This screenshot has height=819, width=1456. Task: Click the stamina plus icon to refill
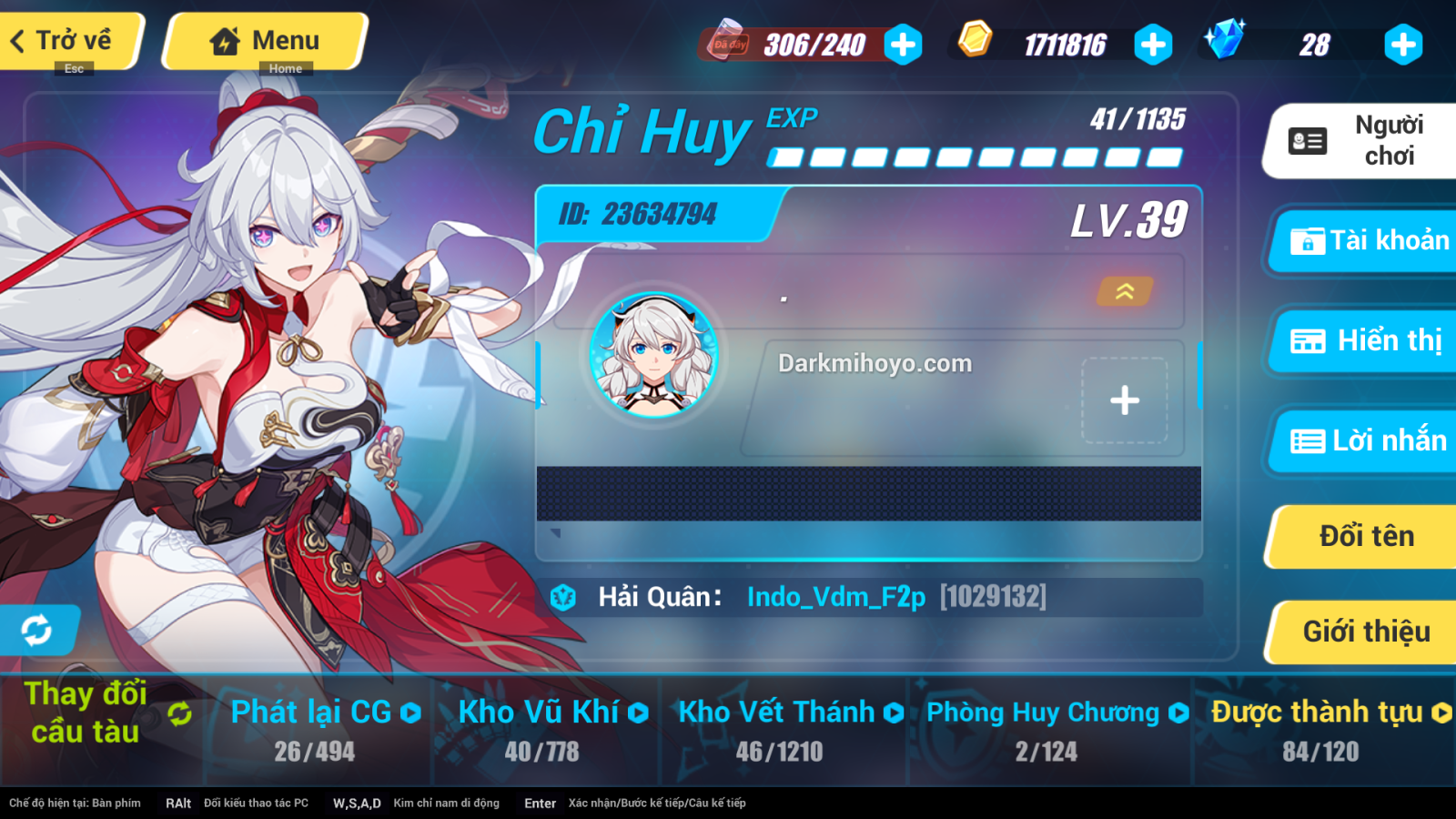(902, 43)
